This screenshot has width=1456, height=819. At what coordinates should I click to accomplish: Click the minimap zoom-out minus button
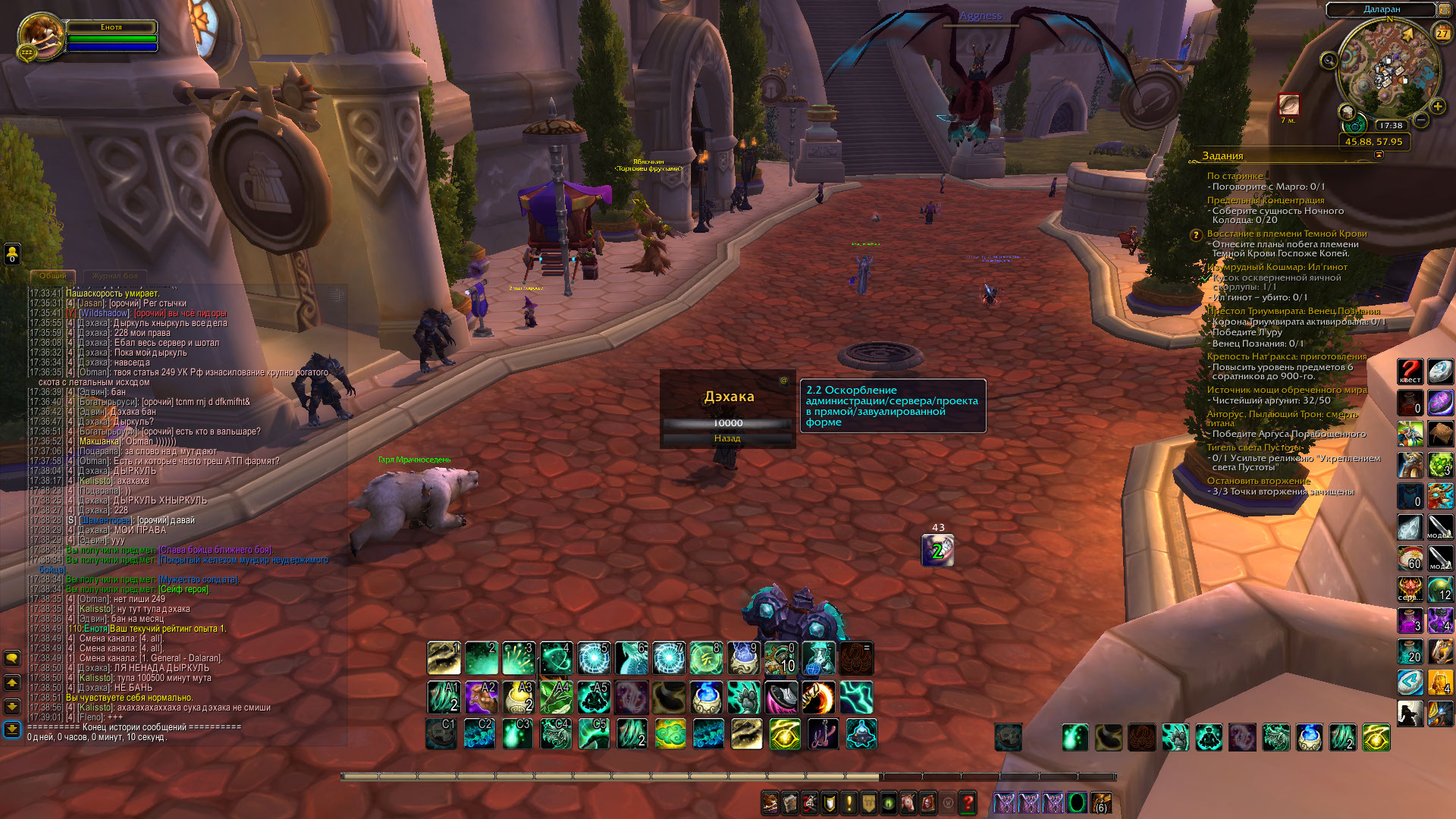[x=1421, y=120]
